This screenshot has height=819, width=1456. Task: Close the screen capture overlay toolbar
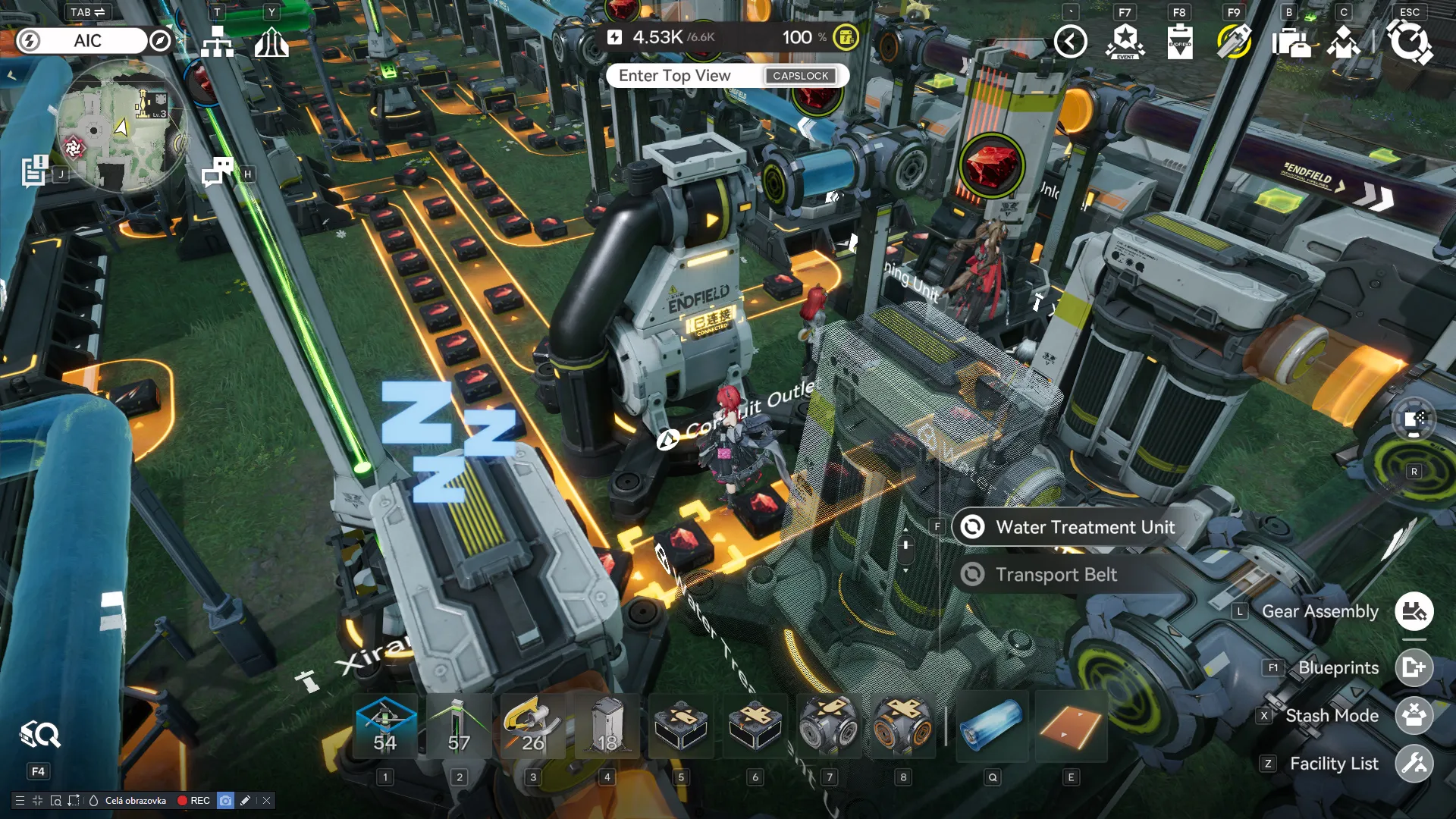[267, 801]
